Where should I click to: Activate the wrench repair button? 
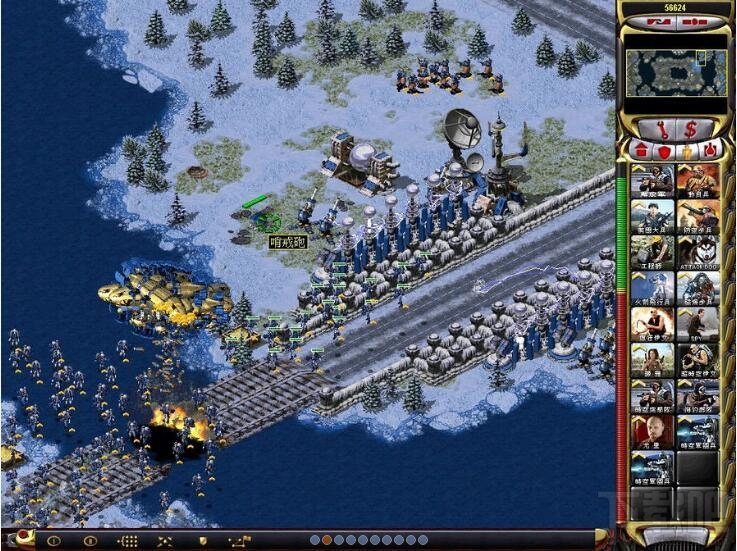(x=664, y=128)
